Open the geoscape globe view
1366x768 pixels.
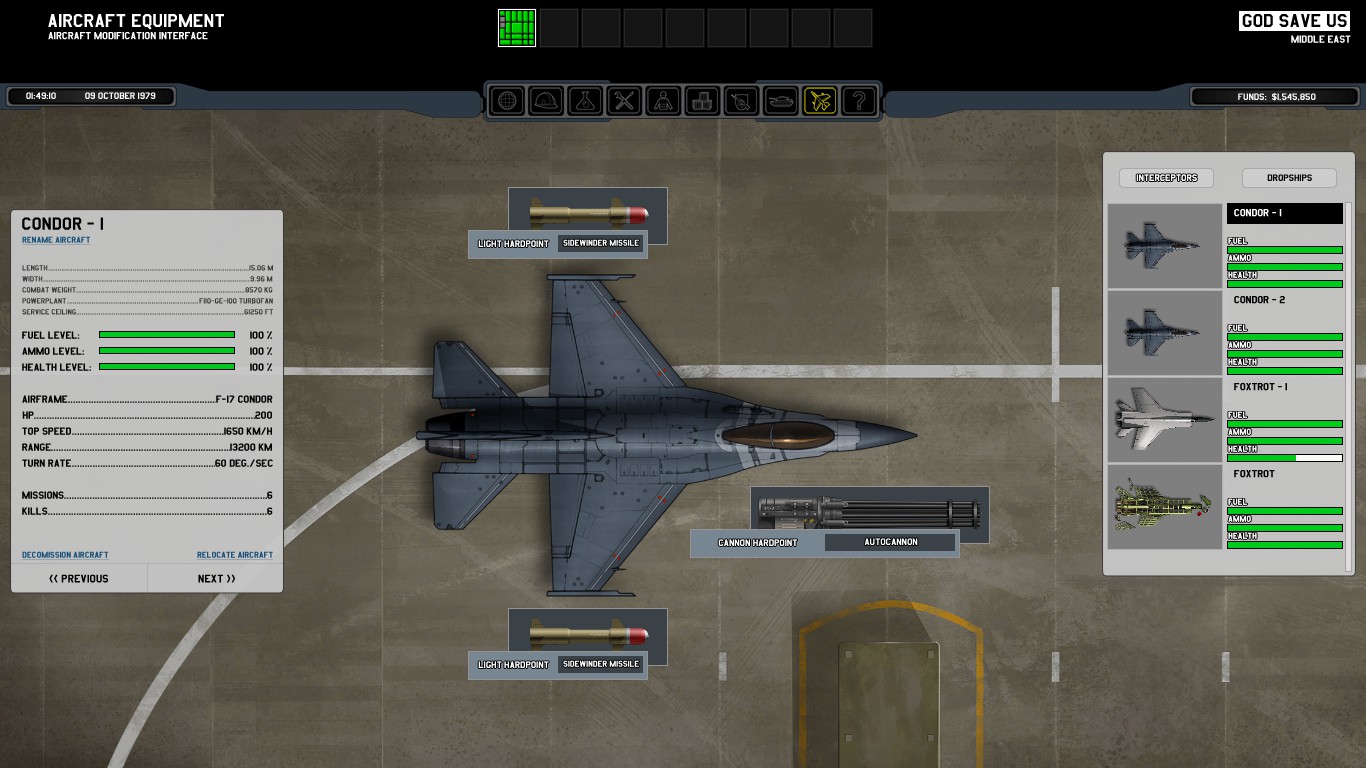(507, 101)
